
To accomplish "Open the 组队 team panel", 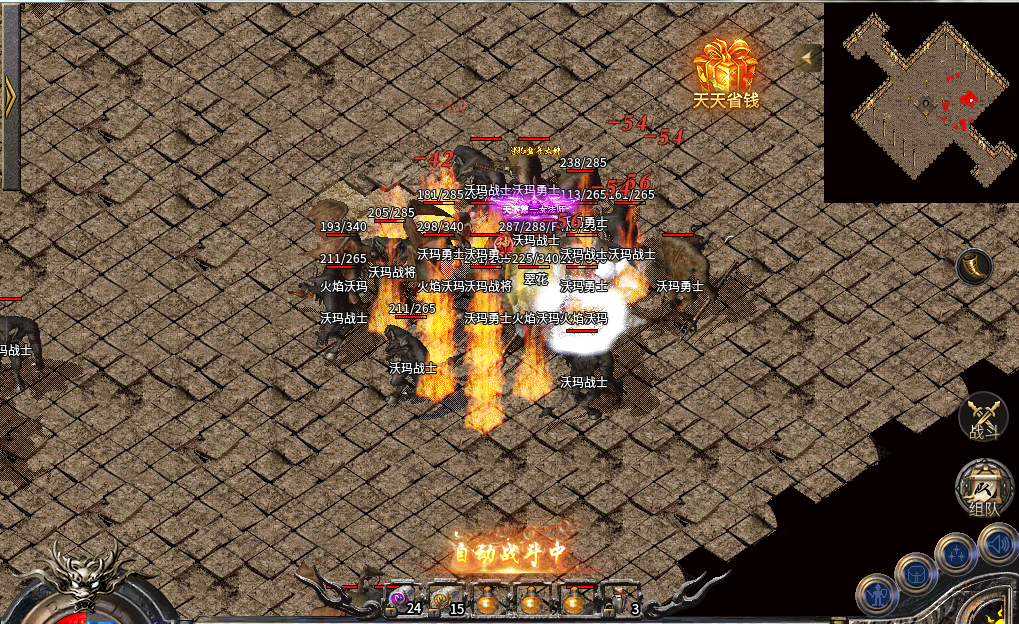I will [980, 490].
